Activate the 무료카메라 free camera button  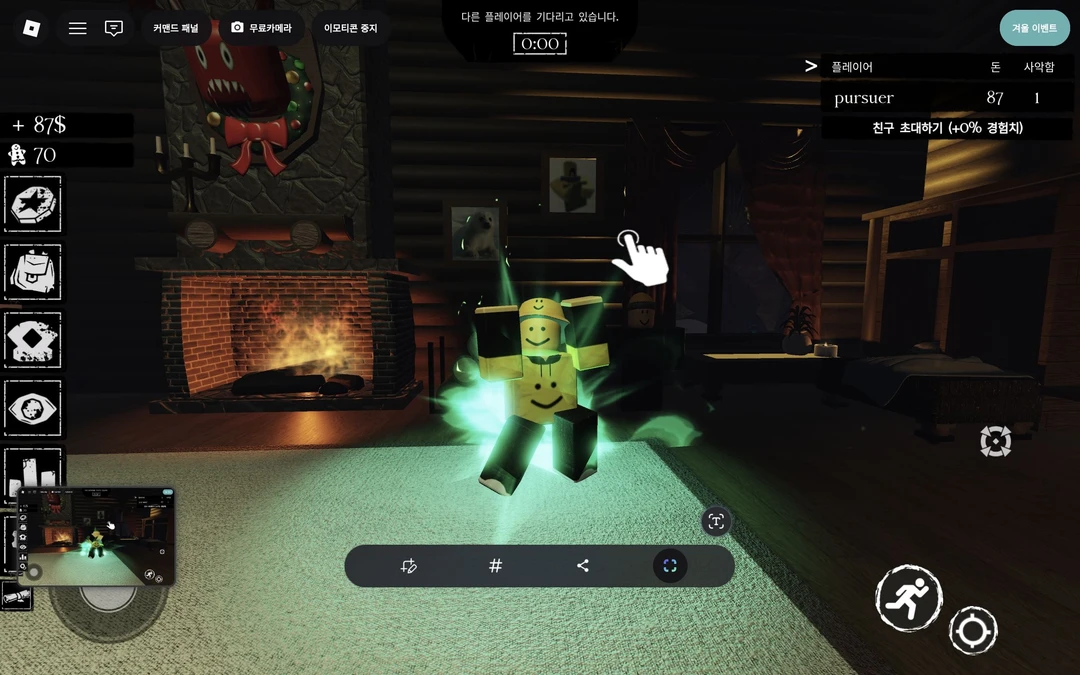261,28
